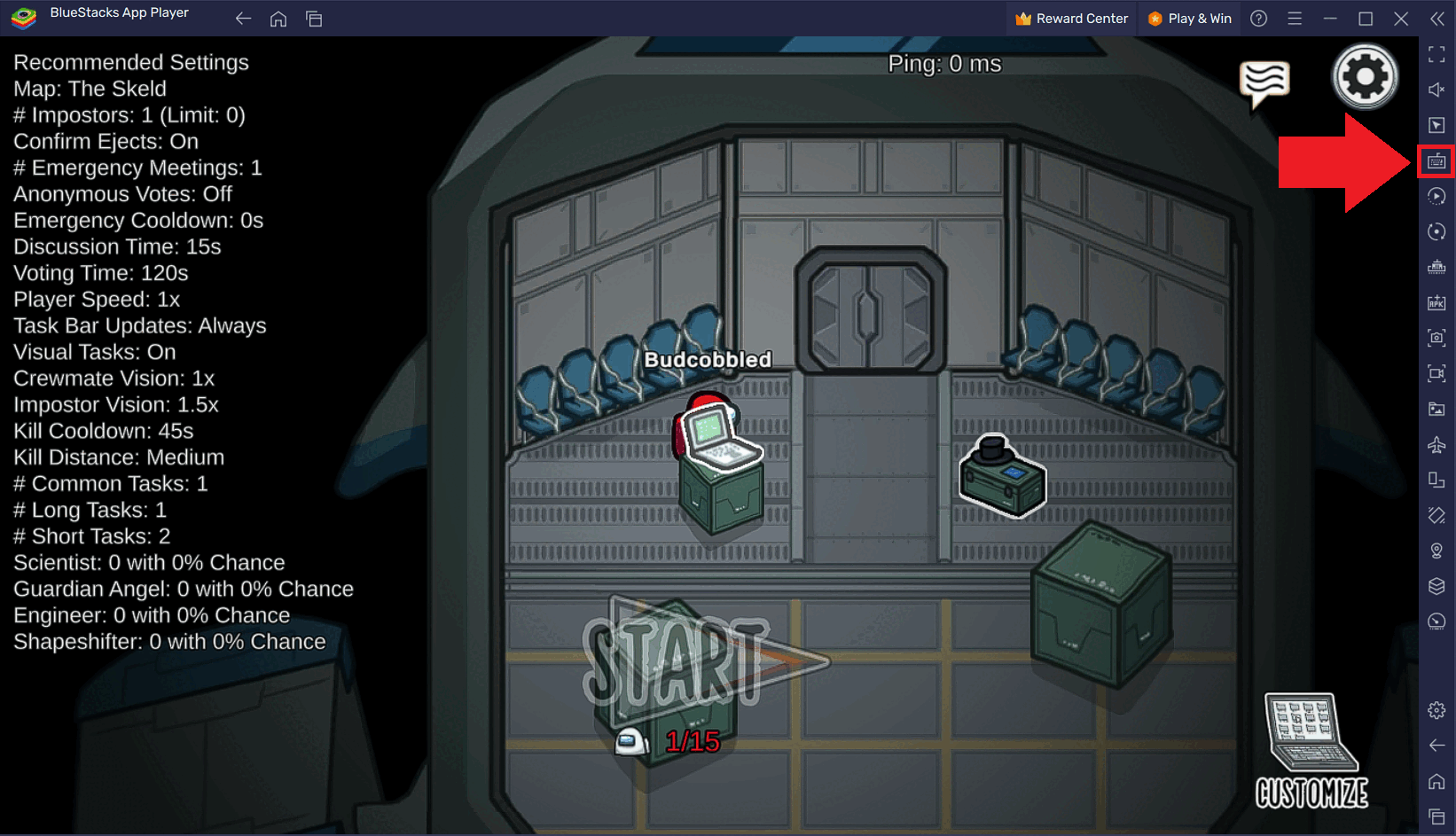Open the keyboard game controls tool
The height and width of the screenshot is (836, 1456).
(x=1436, y=160)
